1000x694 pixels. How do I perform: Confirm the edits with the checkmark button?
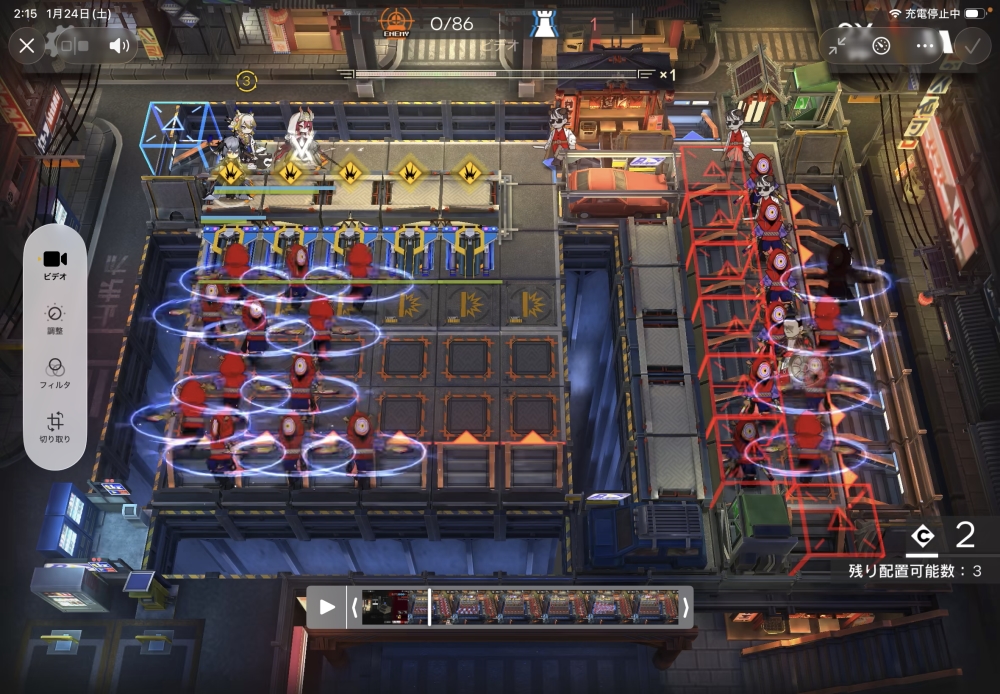tap(970, 46)
